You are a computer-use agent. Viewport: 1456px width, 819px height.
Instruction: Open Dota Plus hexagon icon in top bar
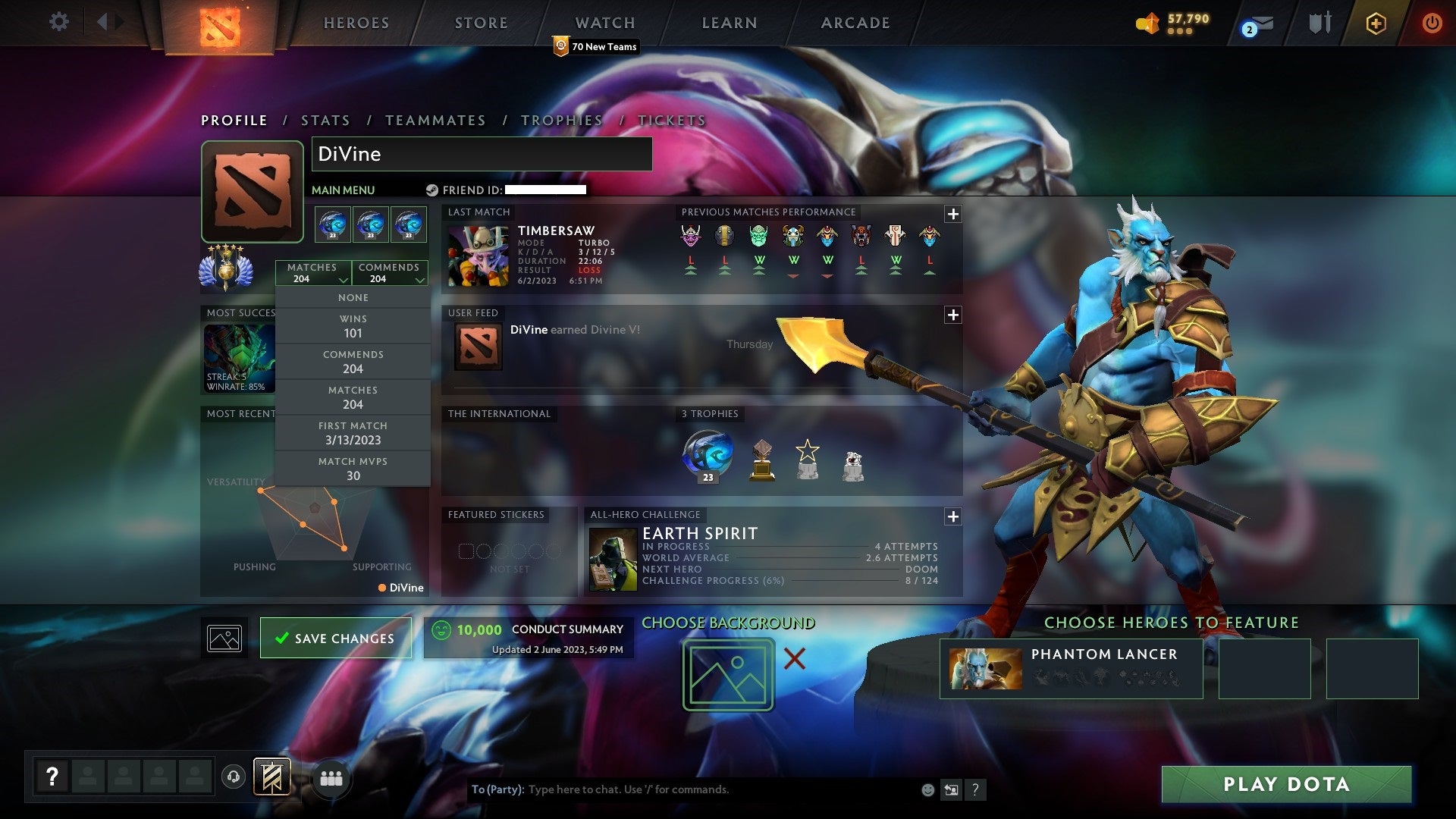pos(1376,23)
